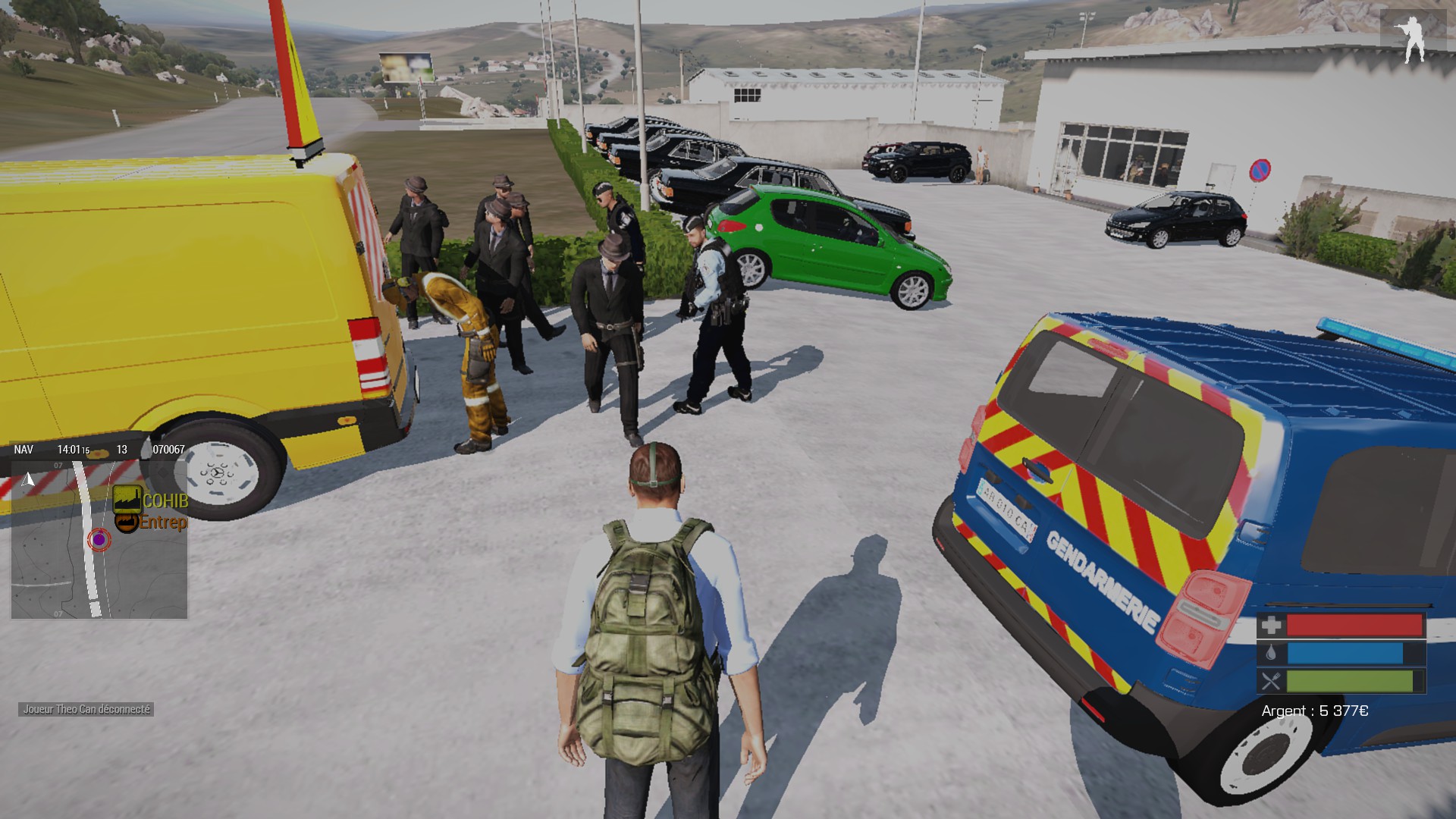
Task: Click the fork and knife hunger icon
Action: tap(1271, 681)
